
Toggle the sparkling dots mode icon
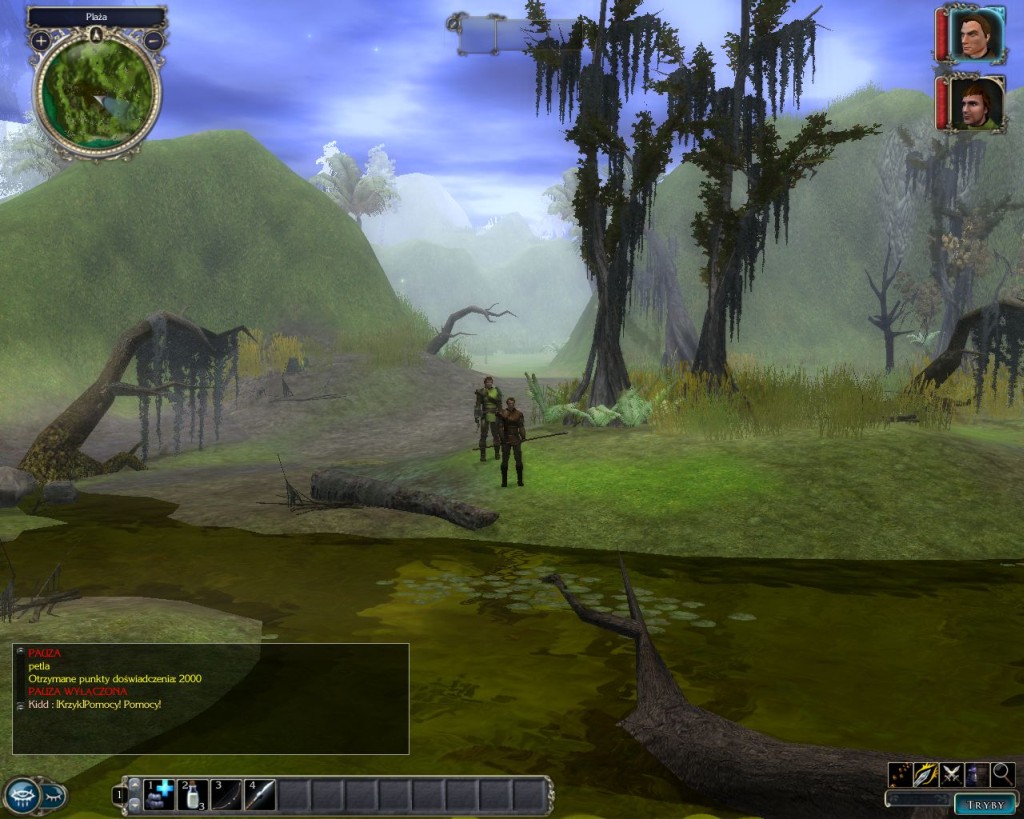(900, 774)
